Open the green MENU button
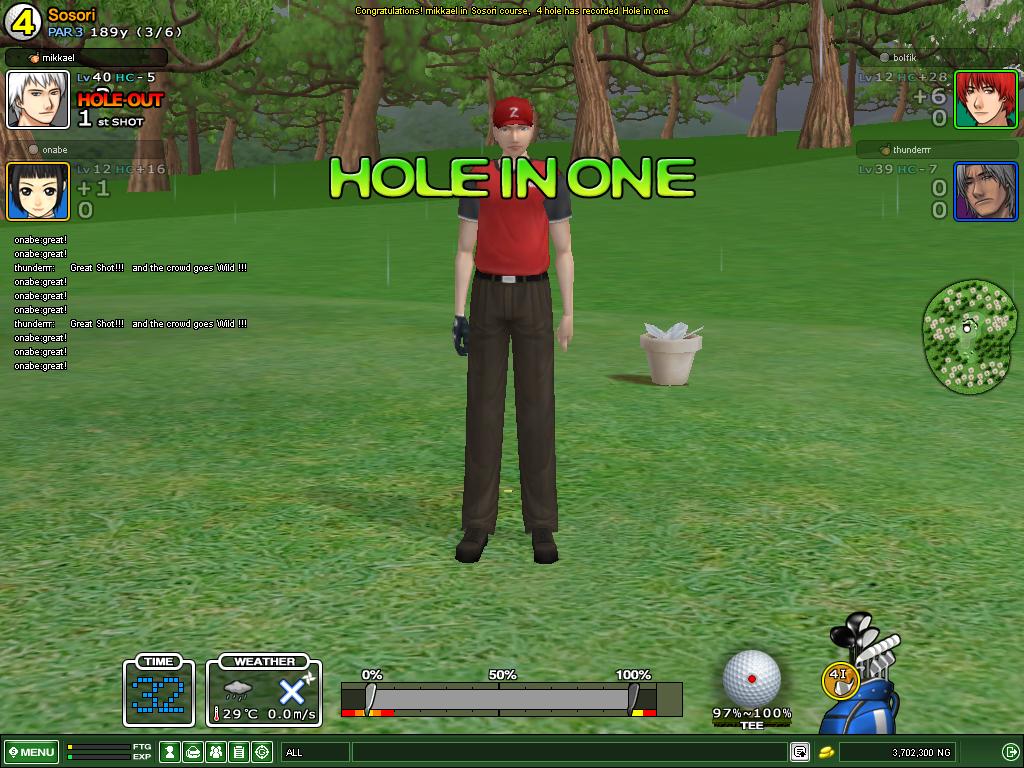This screenshot has height=768, width=1024. coord(32,752)
